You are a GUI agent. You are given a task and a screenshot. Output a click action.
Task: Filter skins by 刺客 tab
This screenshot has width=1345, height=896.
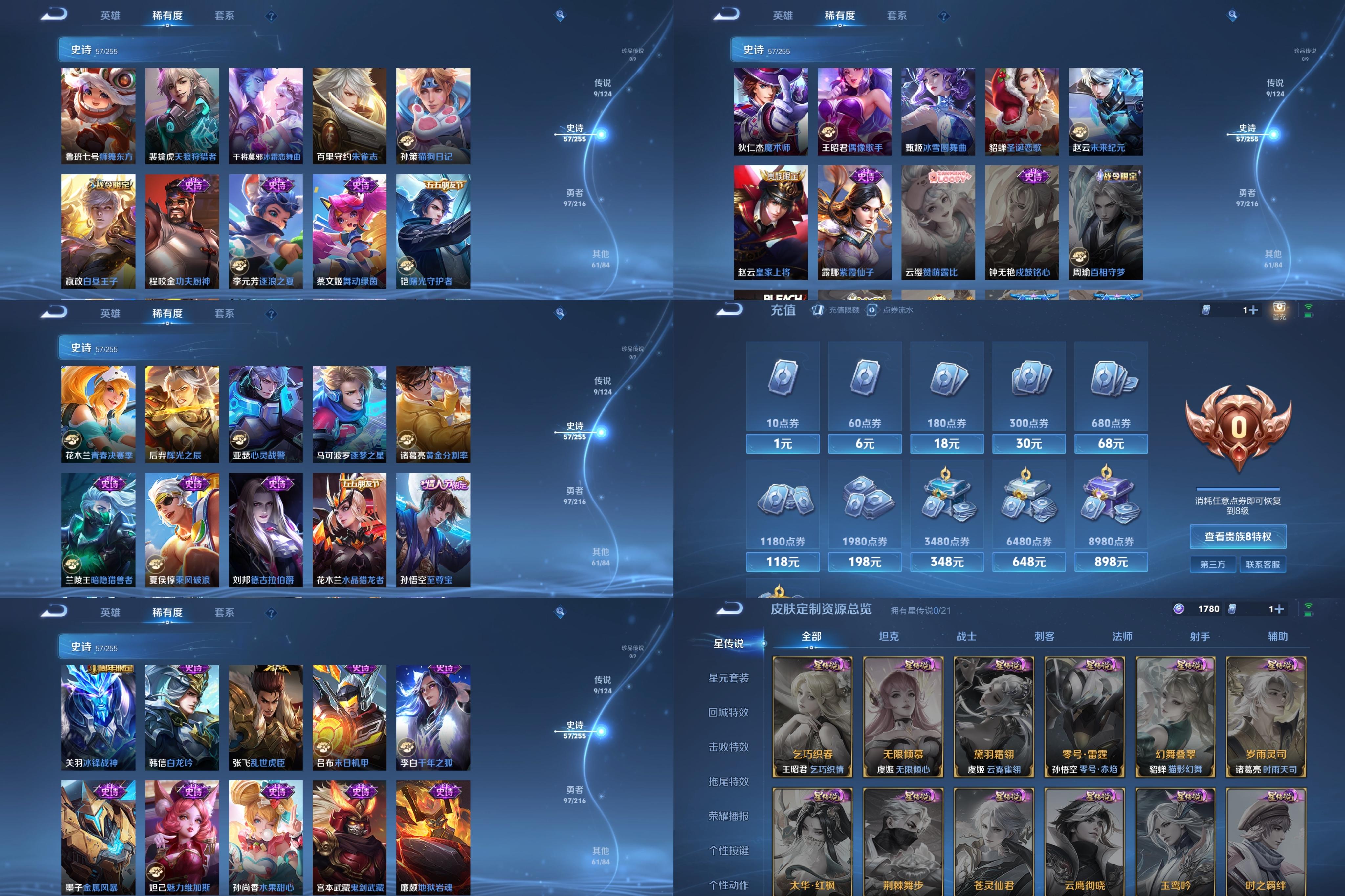[1044, 637]
